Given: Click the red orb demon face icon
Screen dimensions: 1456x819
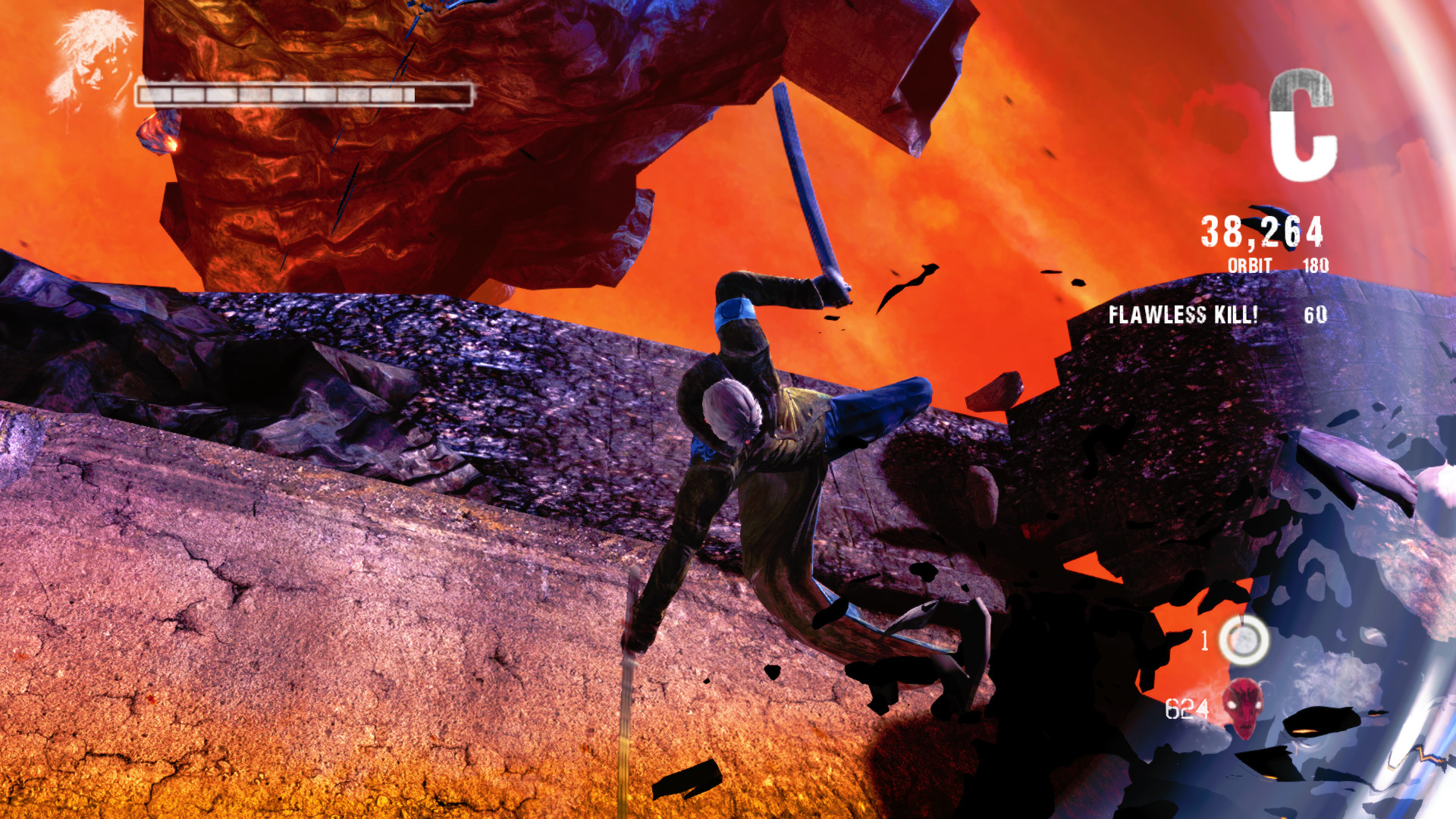Looking at the screenshot, I should (x=1244, y=708).
